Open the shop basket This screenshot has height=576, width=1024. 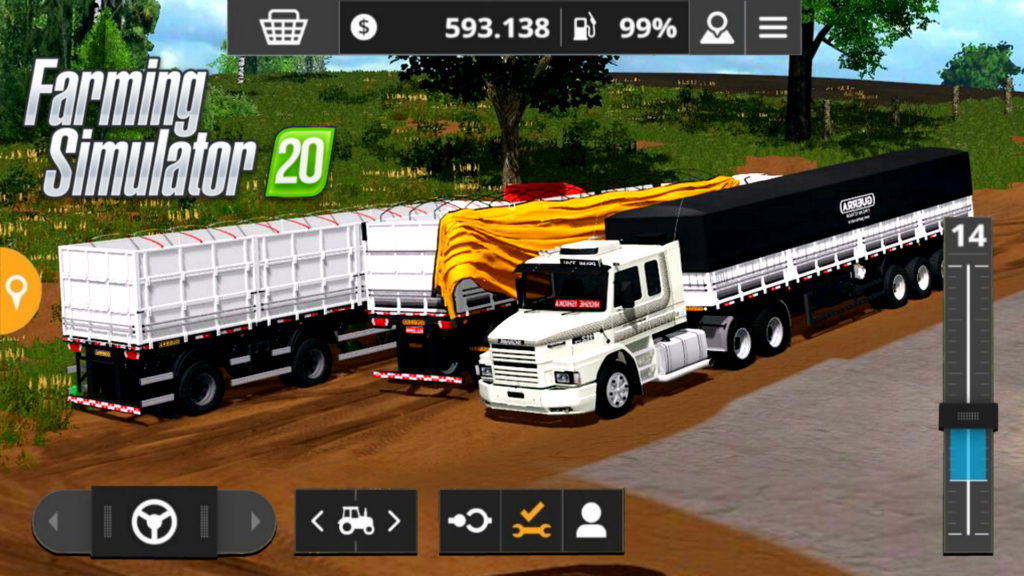pyautogui.click(x=283, y=27)
